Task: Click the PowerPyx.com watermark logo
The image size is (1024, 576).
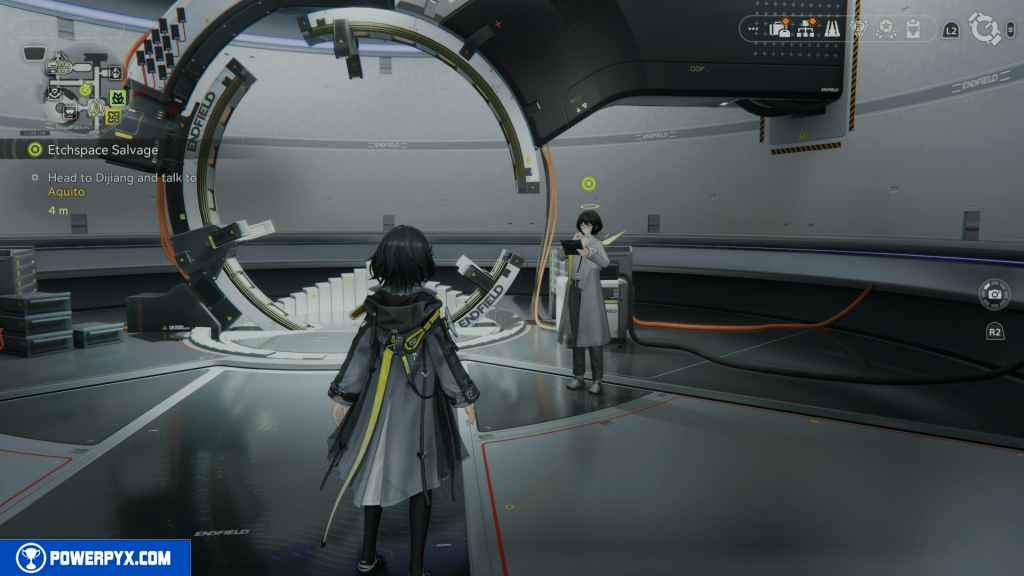Action: [95, 558]
